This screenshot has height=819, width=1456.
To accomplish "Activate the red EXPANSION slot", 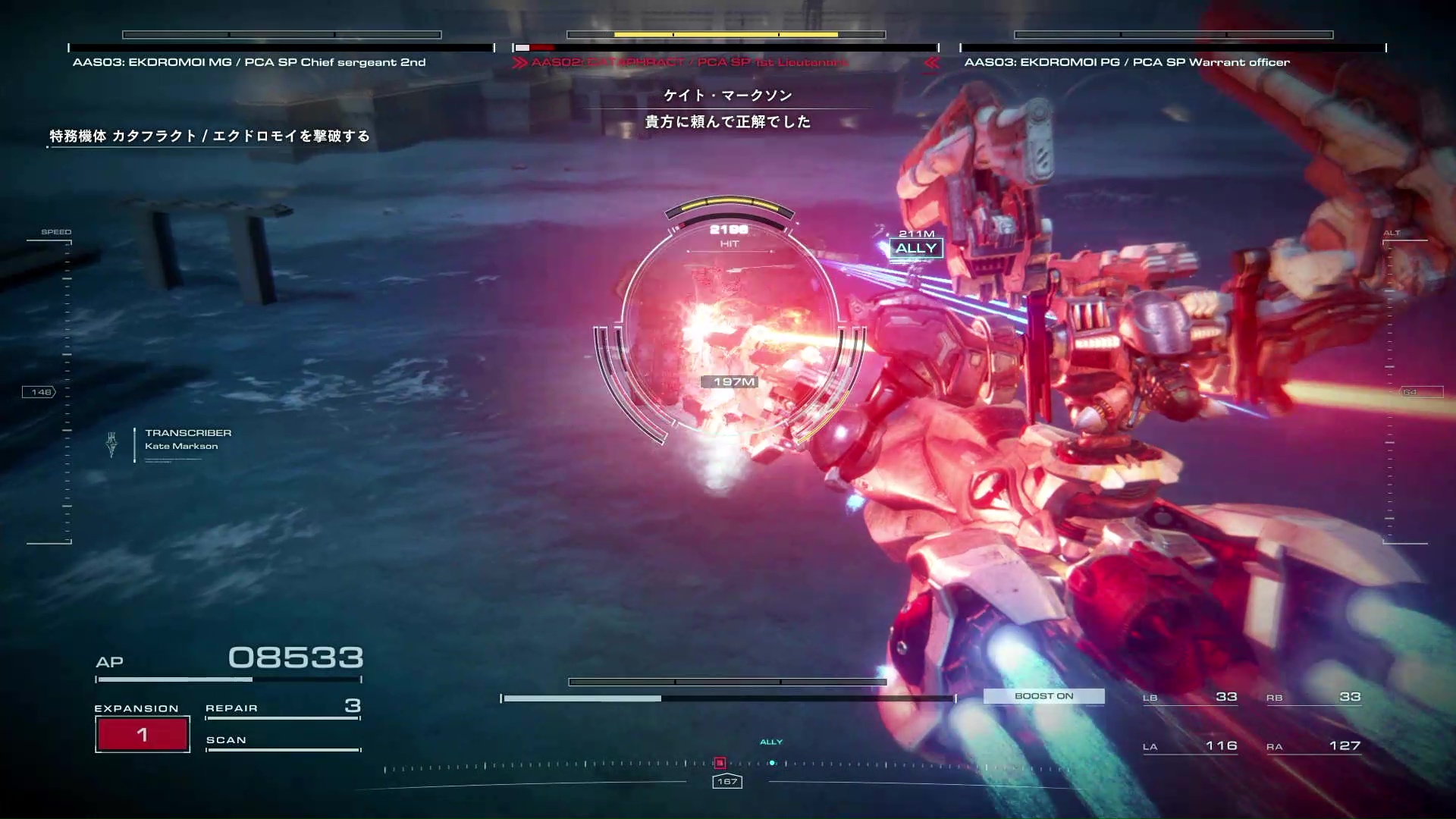I will click(143, 734).
